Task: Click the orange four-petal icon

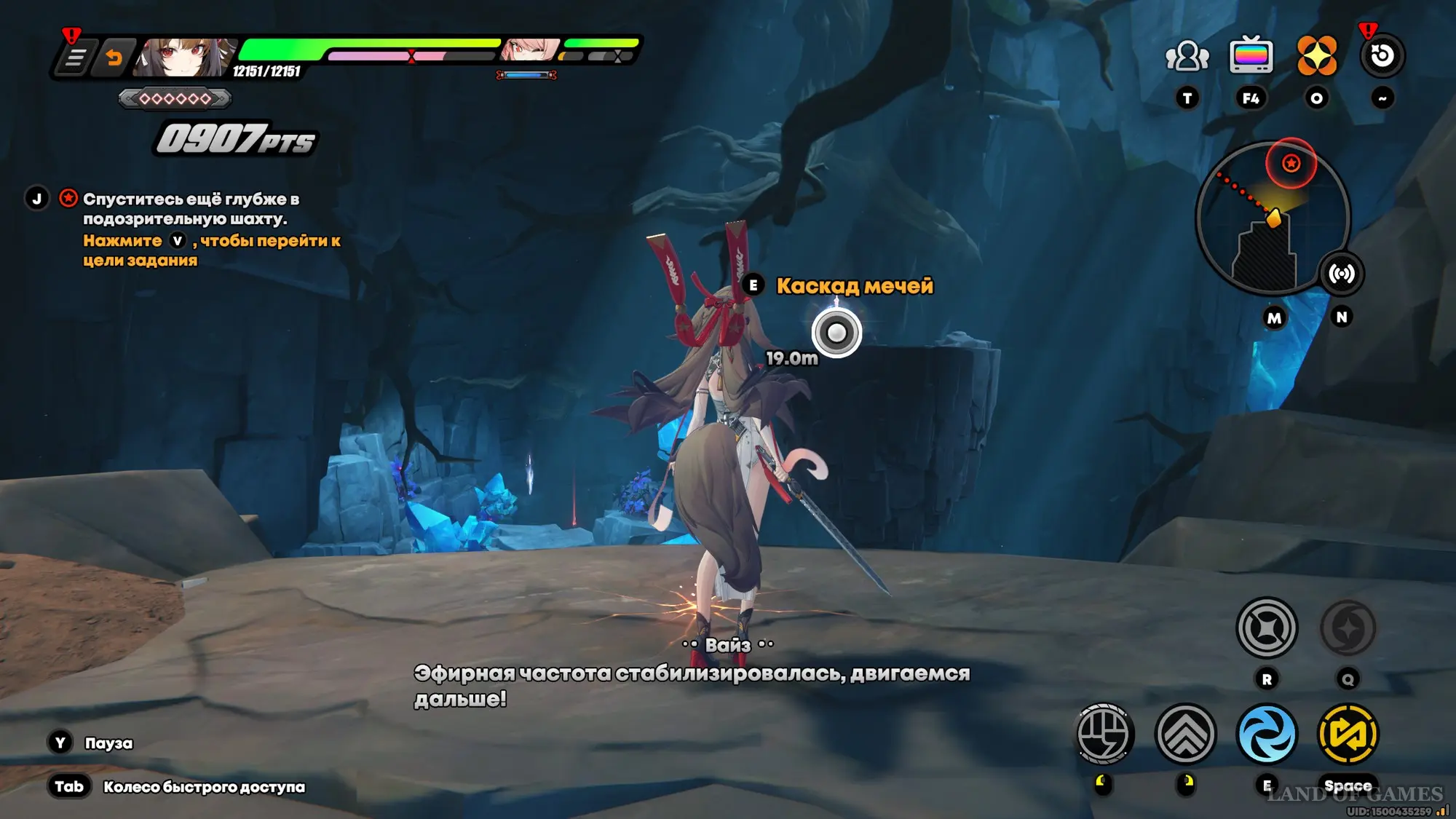Action: (x=1316, y=56)
